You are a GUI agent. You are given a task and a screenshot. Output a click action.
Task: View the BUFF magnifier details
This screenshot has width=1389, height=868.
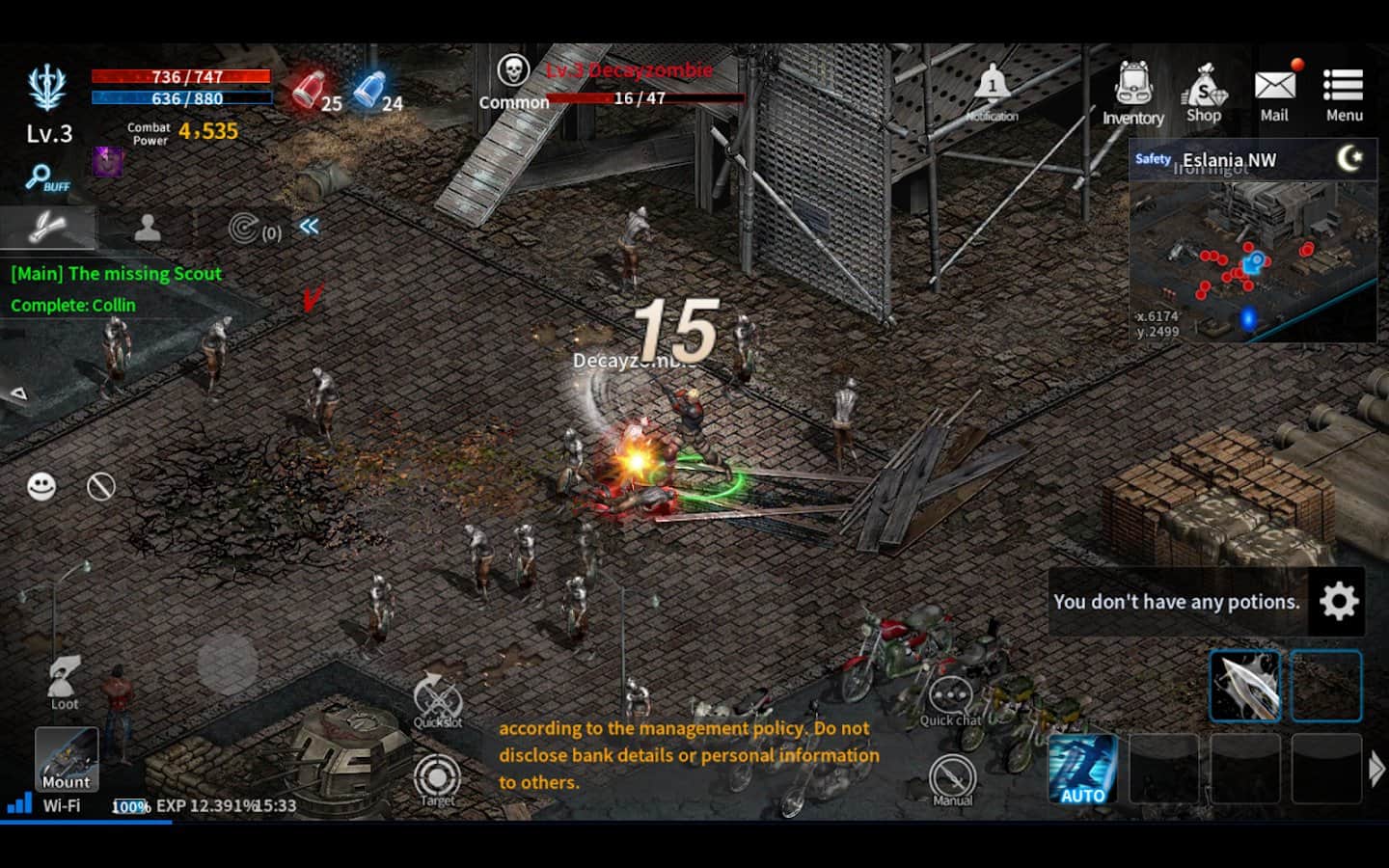[x=46, y=178]
